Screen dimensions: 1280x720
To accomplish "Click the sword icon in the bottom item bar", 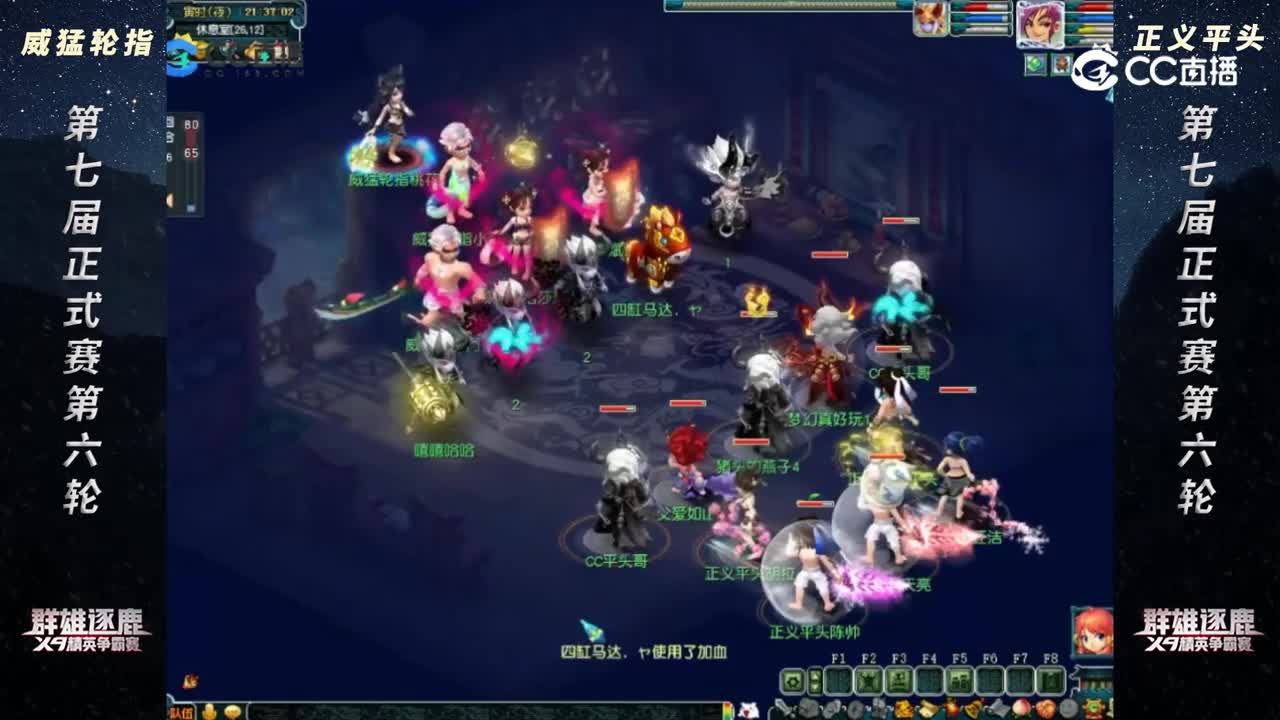I will [783, 708].
